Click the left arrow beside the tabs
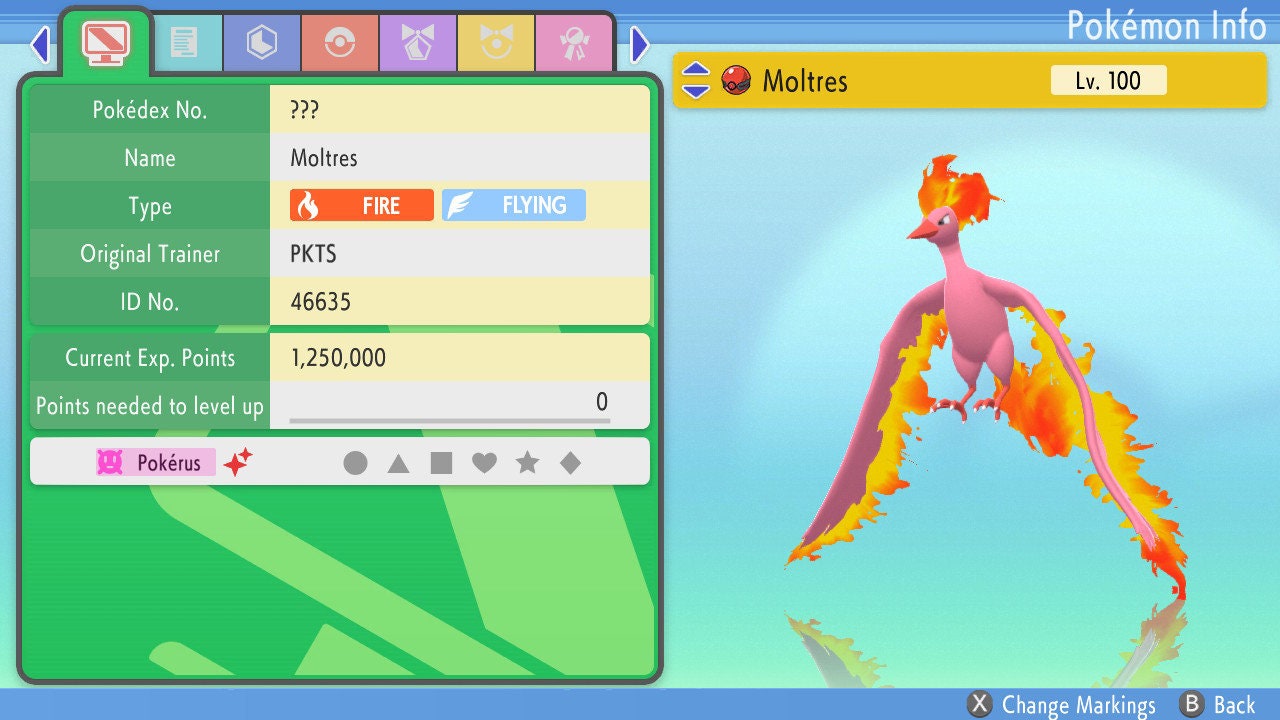 click(40, 44)
